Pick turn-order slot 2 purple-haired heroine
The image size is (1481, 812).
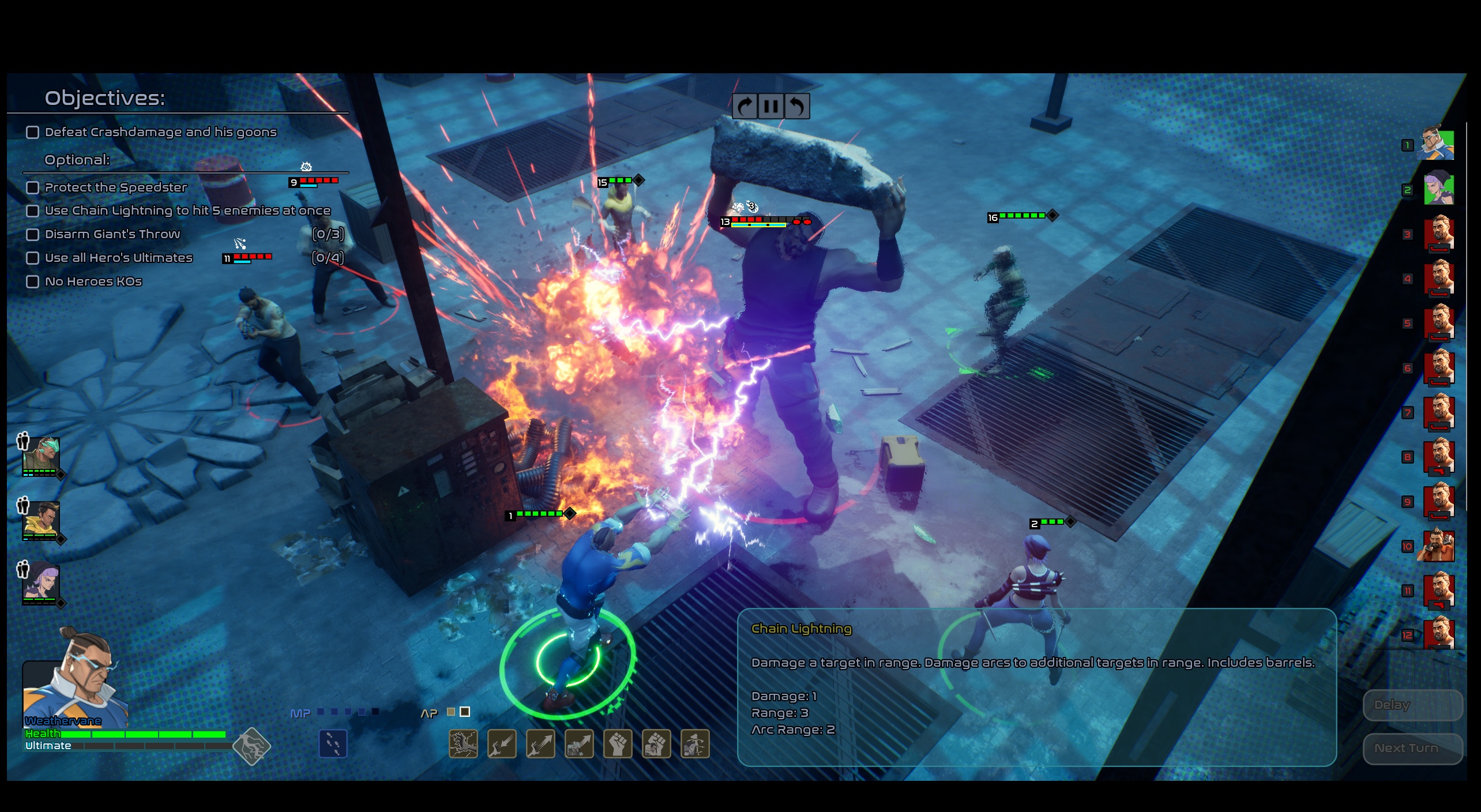click(x=1438, y=189)
